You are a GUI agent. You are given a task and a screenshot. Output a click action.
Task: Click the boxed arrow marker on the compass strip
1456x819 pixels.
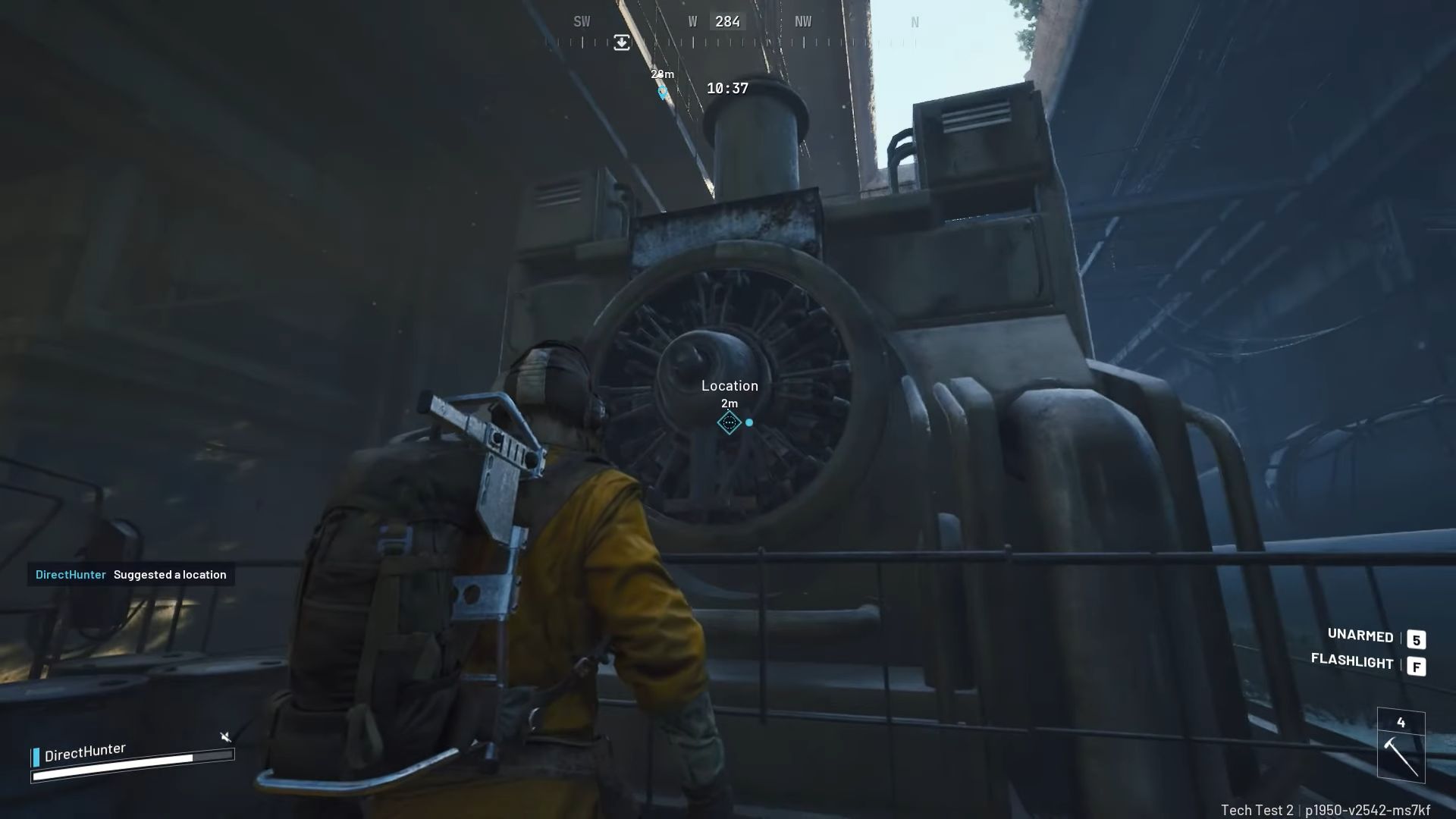pos(622,42)
